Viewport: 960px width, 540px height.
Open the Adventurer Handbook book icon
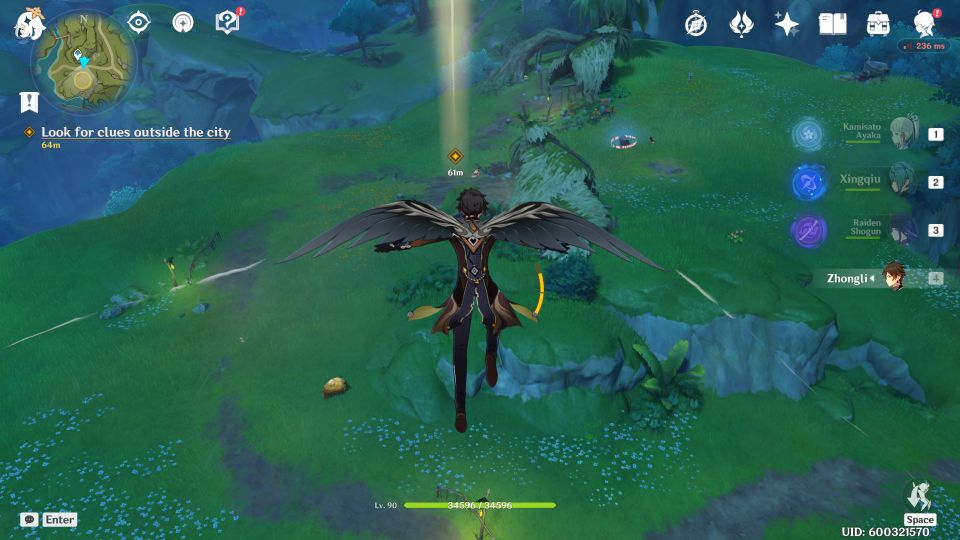click(x=832, y=24)
